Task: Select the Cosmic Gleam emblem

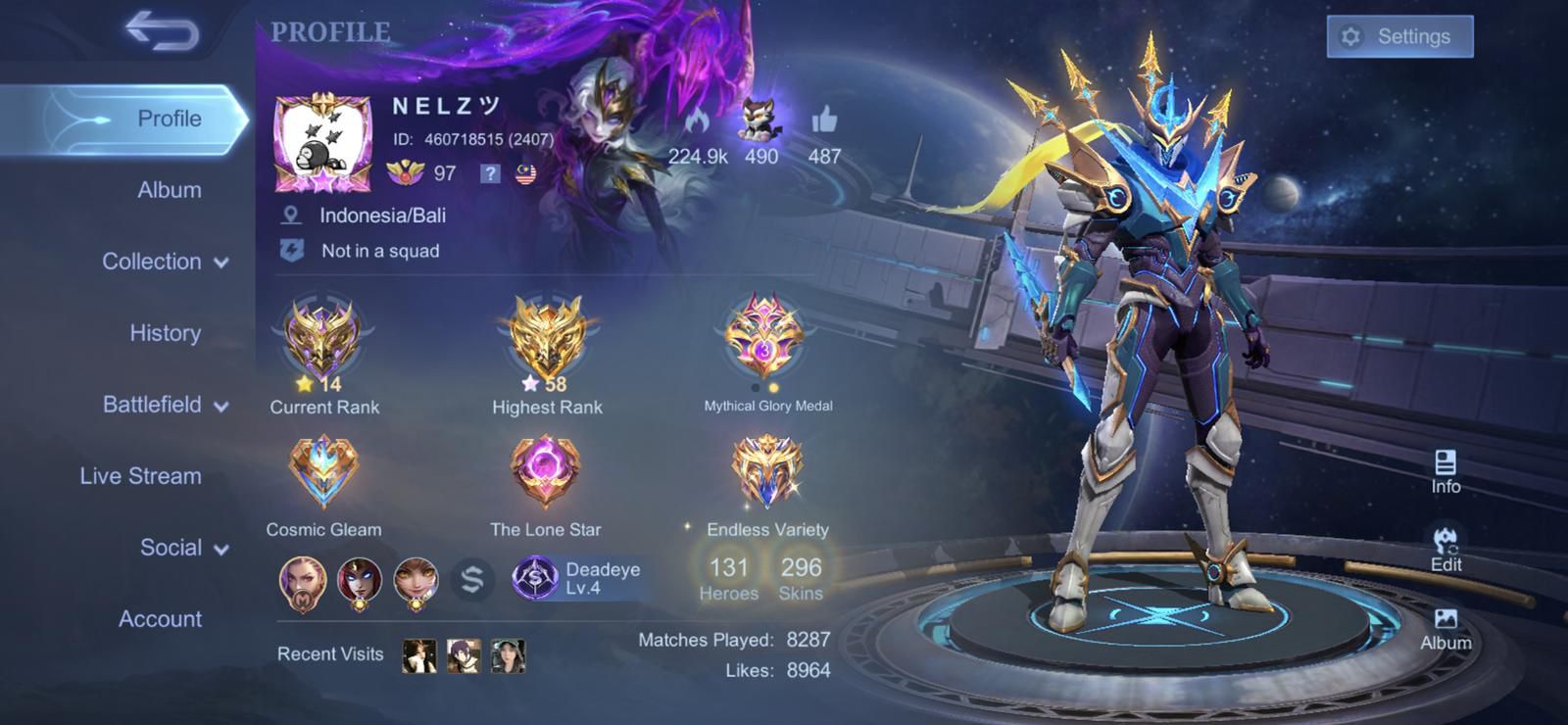Action: (x=322, y=473)
